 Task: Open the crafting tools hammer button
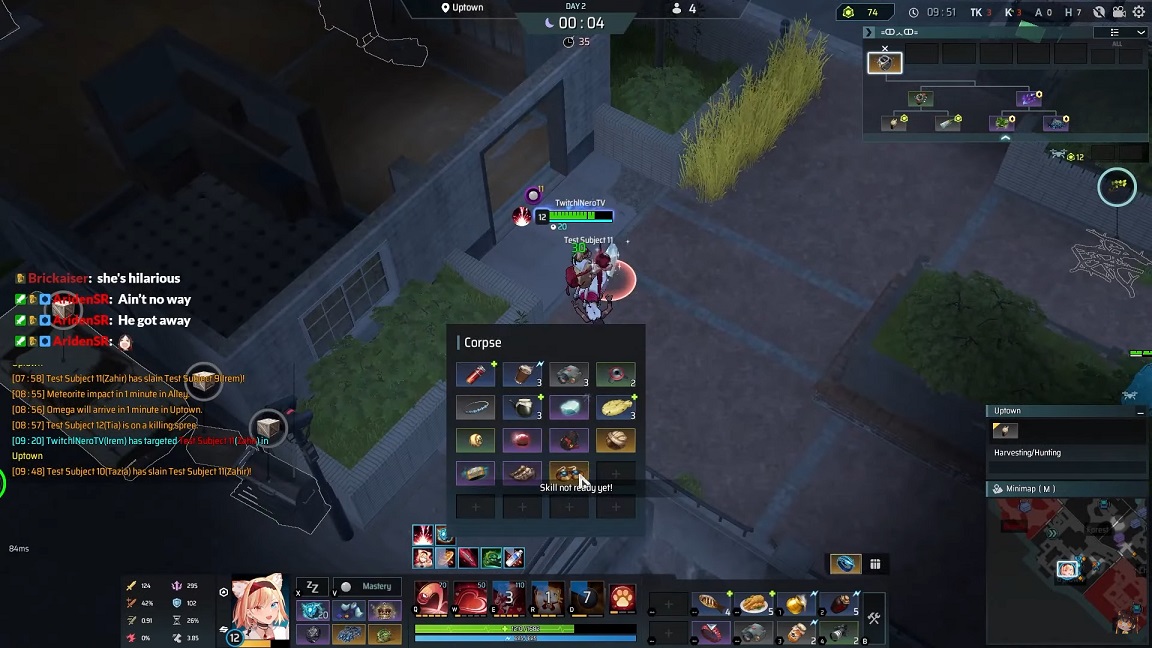pos(873,619)
